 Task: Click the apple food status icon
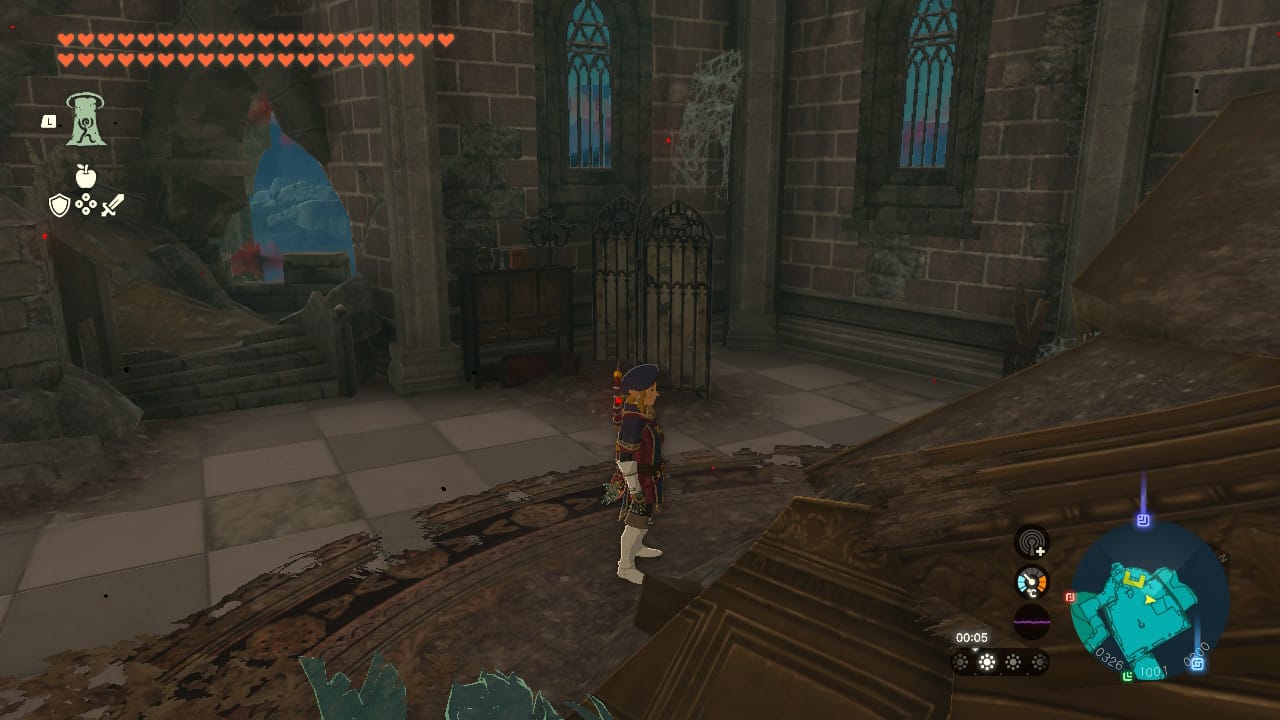85,175
